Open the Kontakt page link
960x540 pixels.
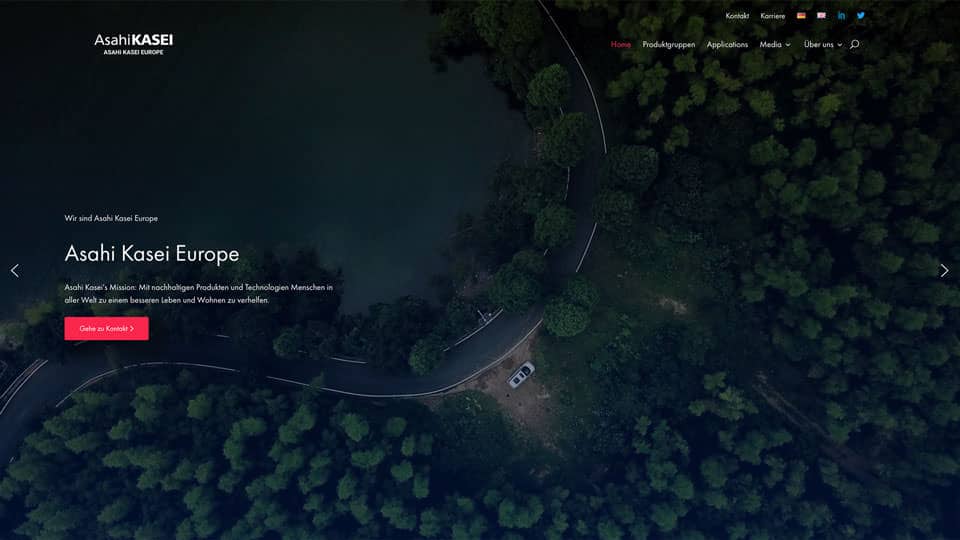(x=737, y=16)
